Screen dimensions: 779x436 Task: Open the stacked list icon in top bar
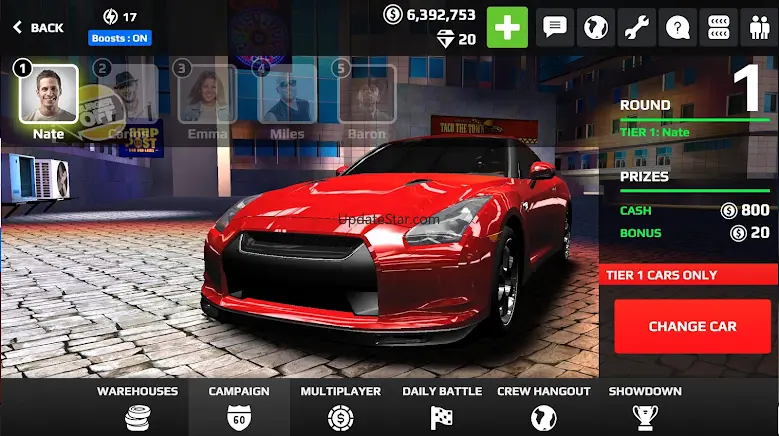tap(718, 28)
